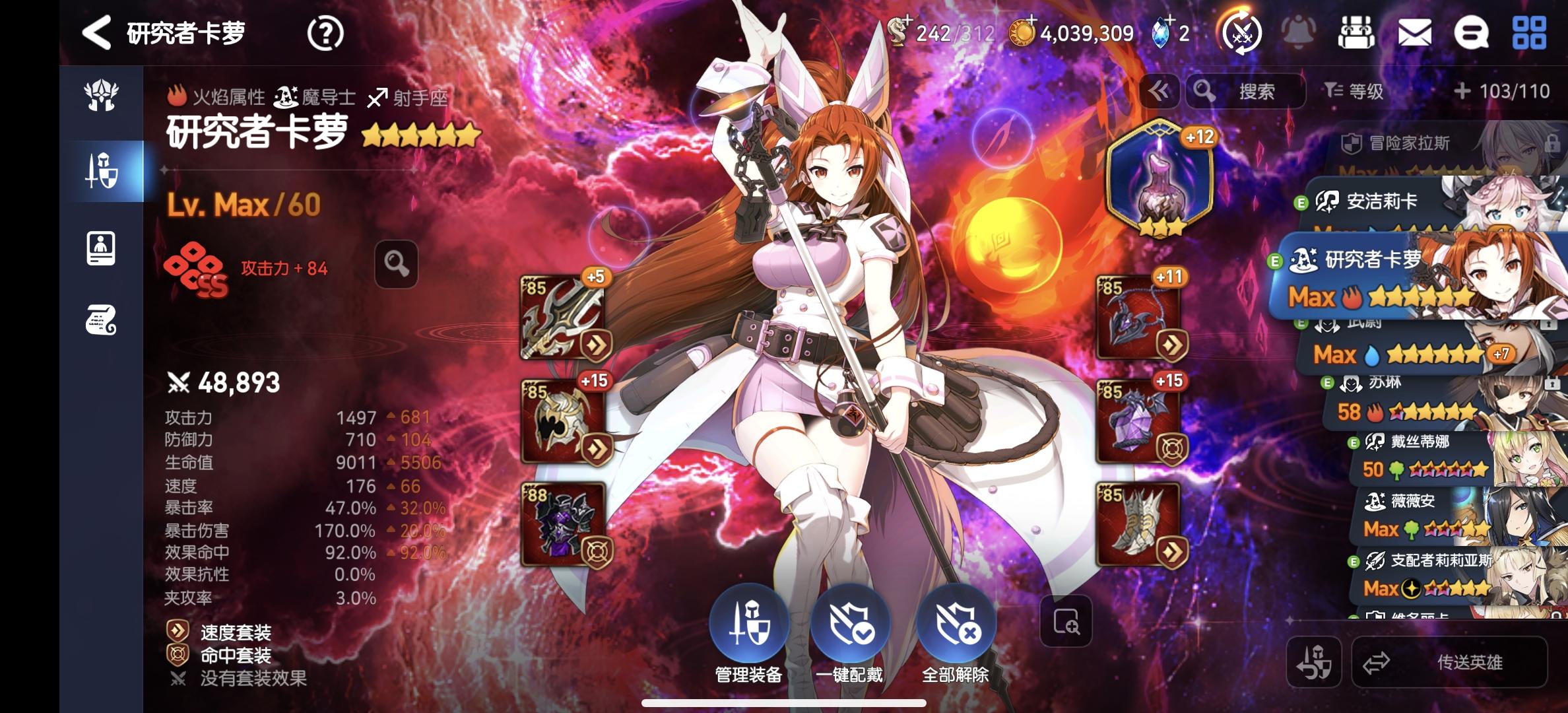This screenshot has height=713, width=1568.
Task: Open the rune detail magnifier beside 攻击力+84
Action: [x=395, y=263]
